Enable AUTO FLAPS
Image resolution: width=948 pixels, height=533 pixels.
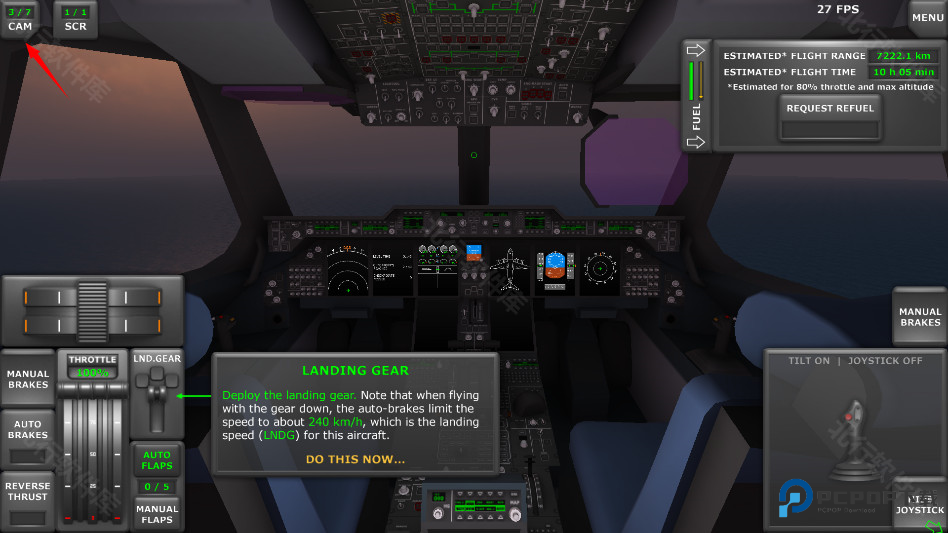tap(156, 459)
